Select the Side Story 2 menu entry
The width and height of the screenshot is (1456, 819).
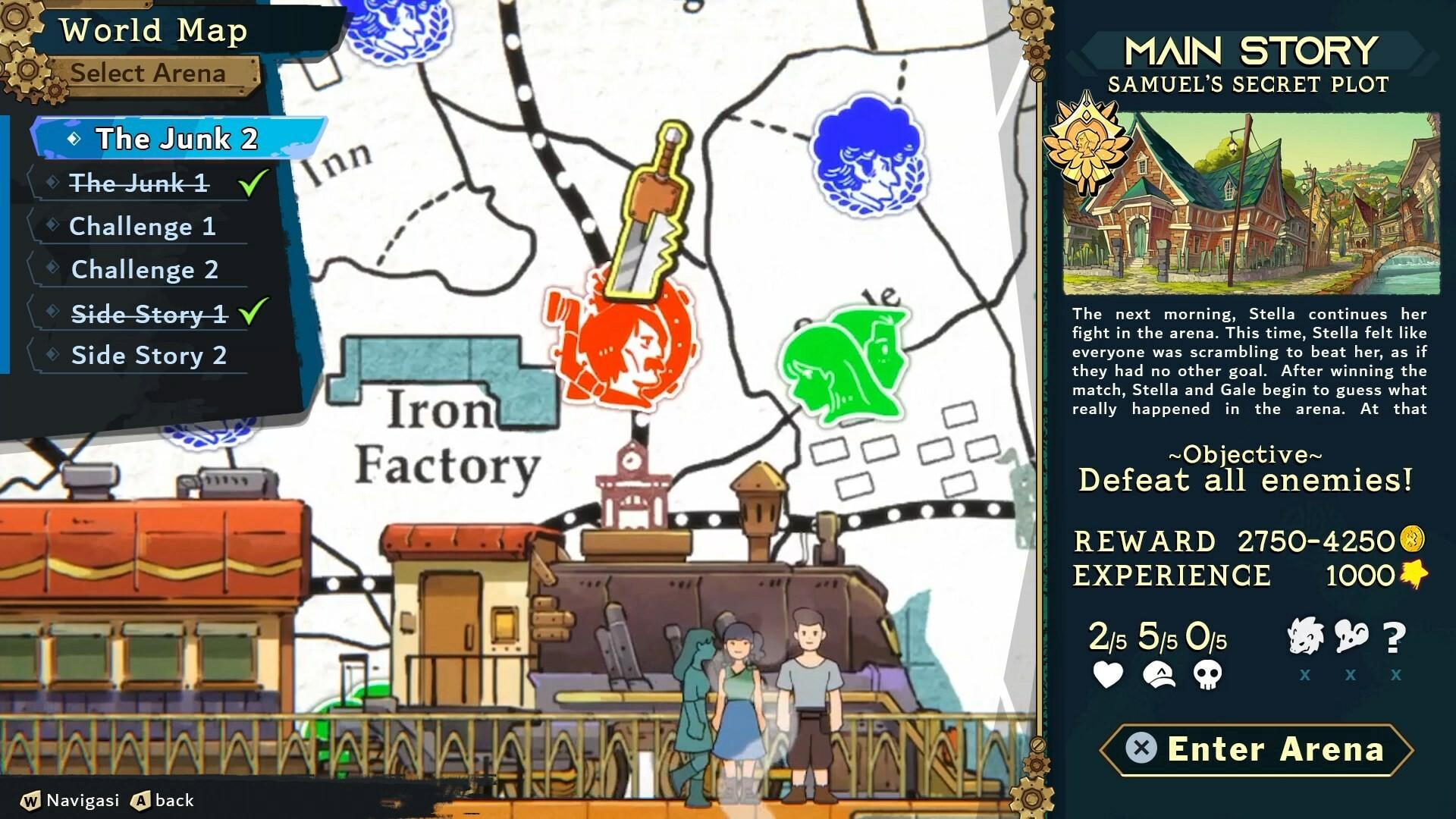point(149,355)
